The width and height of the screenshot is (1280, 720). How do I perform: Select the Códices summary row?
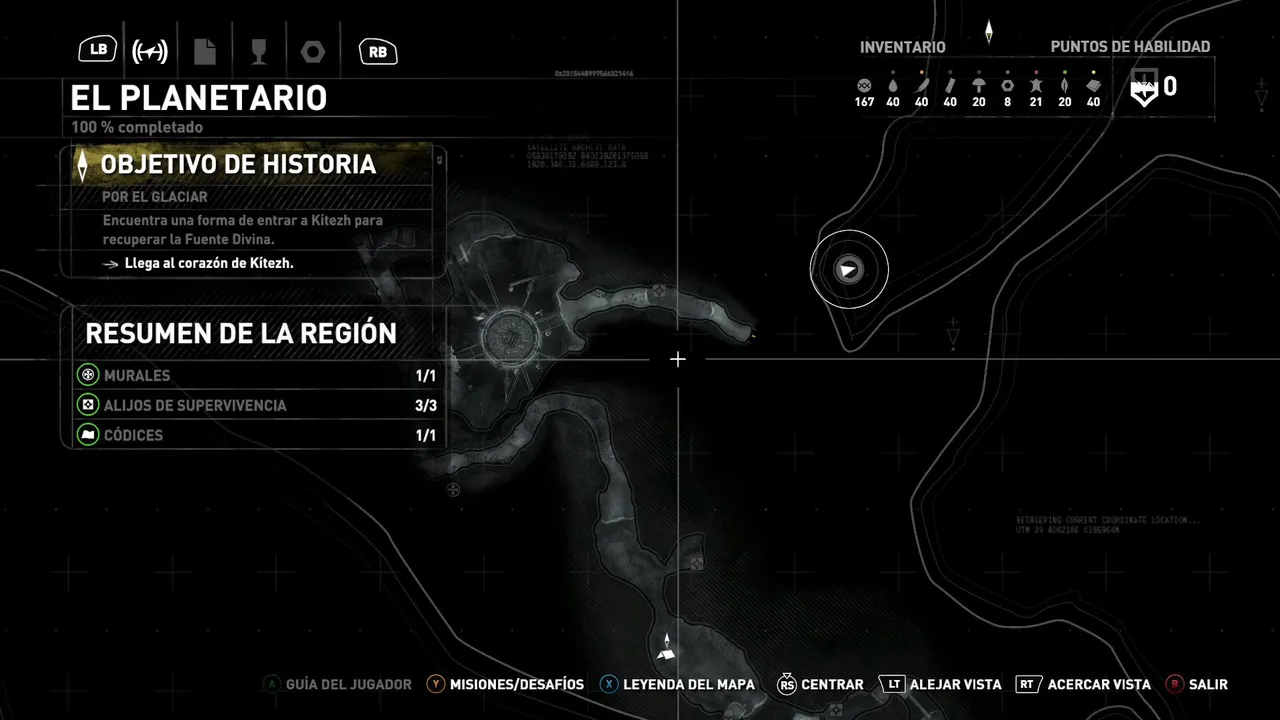tap(257, 436)
